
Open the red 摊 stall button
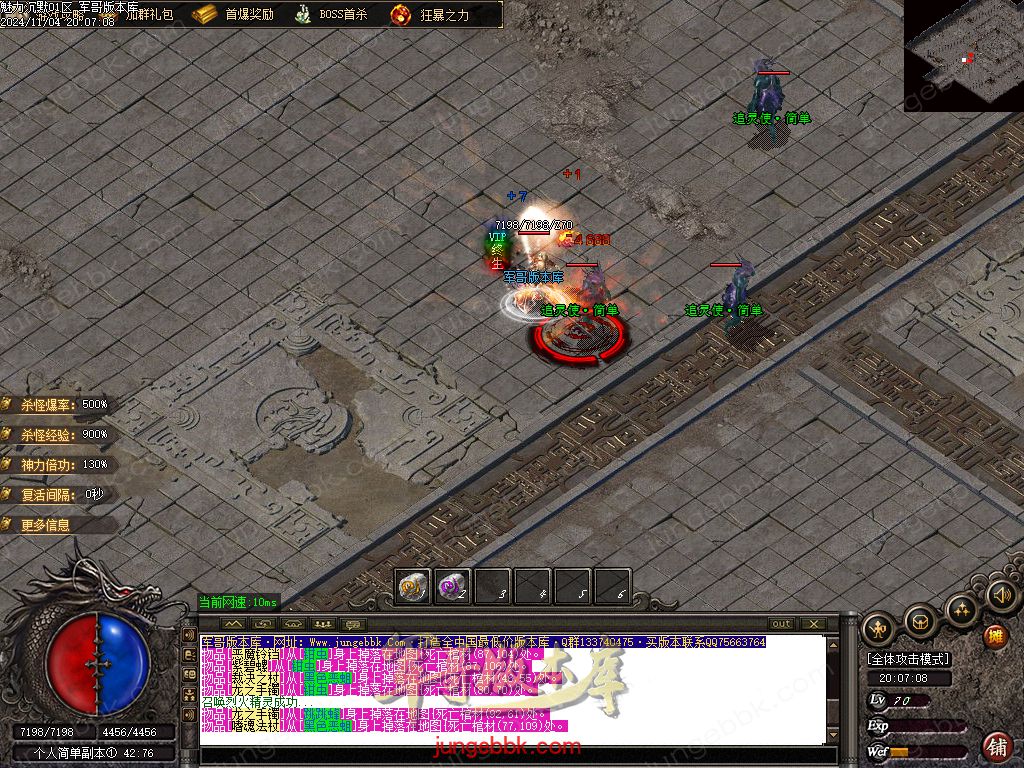pyautogui.click(x=995, y=636)
